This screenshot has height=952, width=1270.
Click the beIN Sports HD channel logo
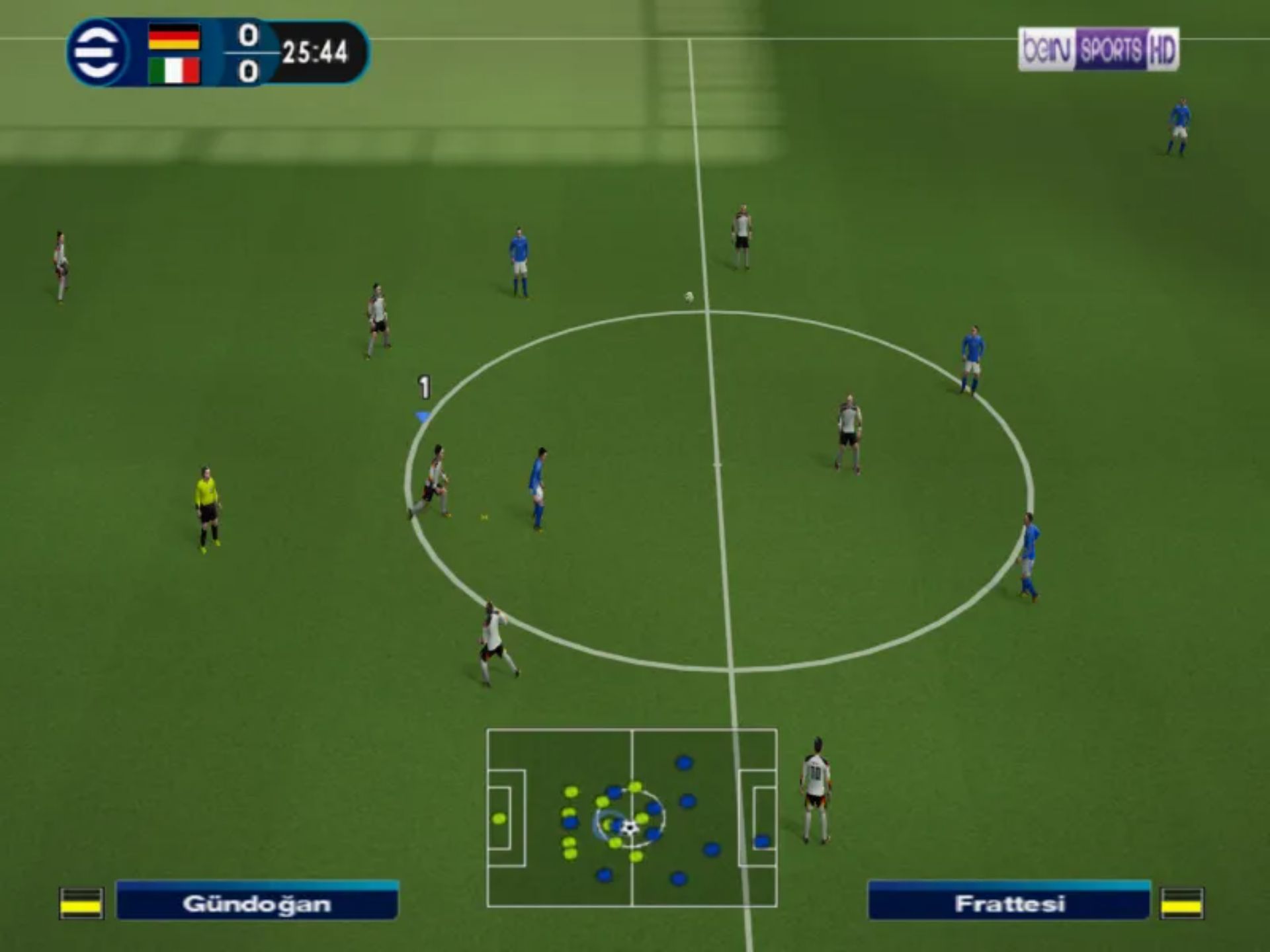pos(1098,50)
